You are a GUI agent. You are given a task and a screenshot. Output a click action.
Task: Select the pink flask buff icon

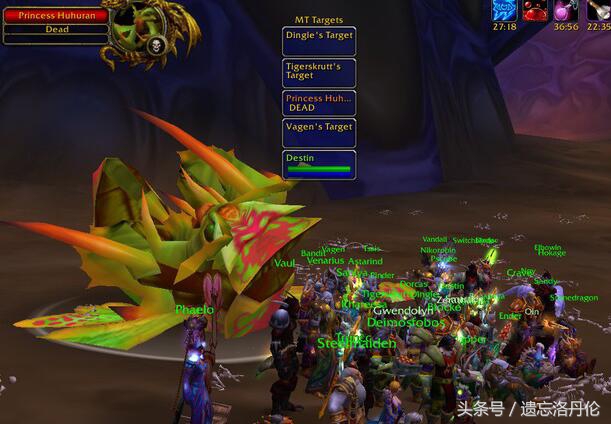[566, 10]
